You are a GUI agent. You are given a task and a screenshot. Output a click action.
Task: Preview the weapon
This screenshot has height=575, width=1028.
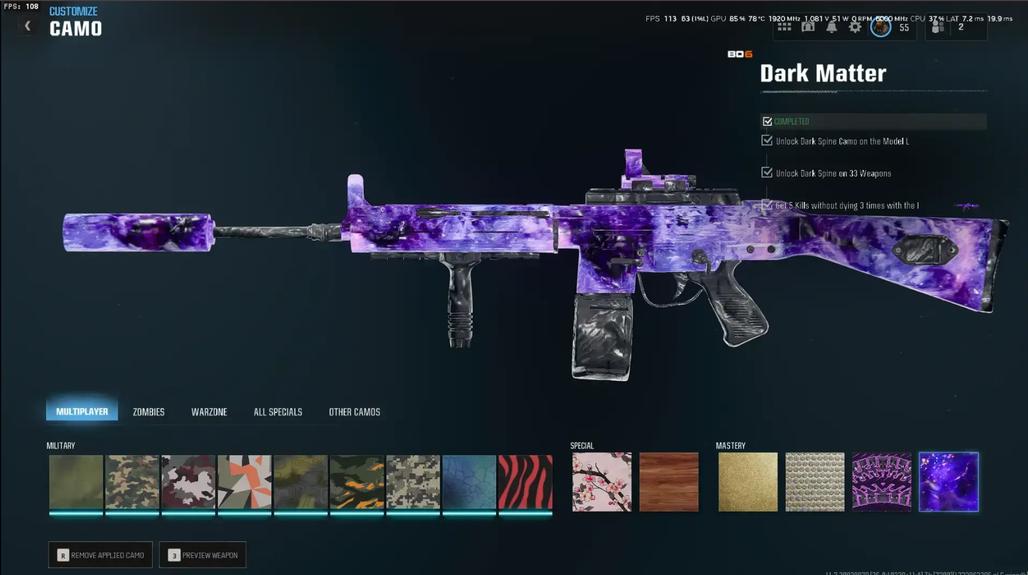tap(202, 555)
